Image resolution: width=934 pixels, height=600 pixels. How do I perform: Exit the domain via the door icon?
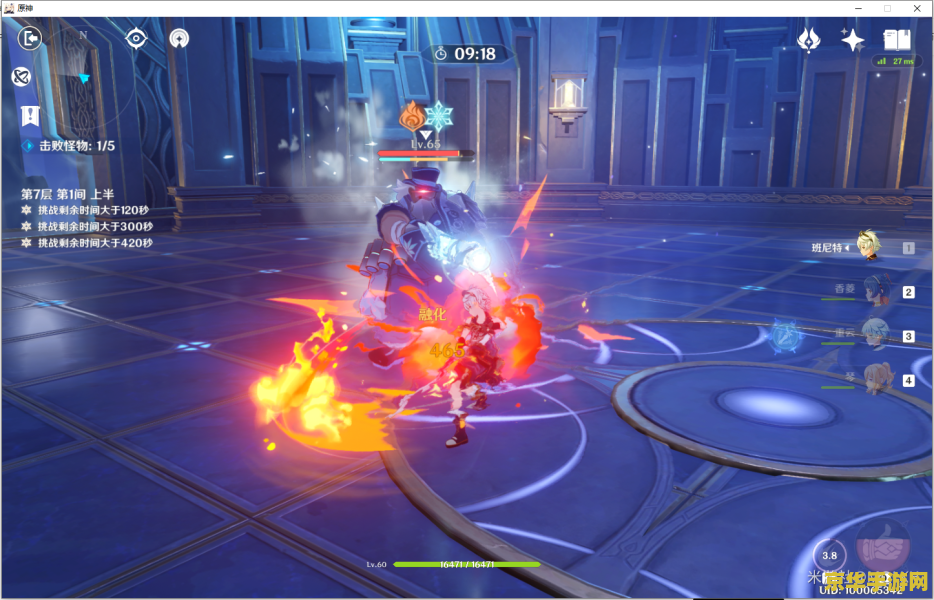pyautogui.click(x=31, y=38)
